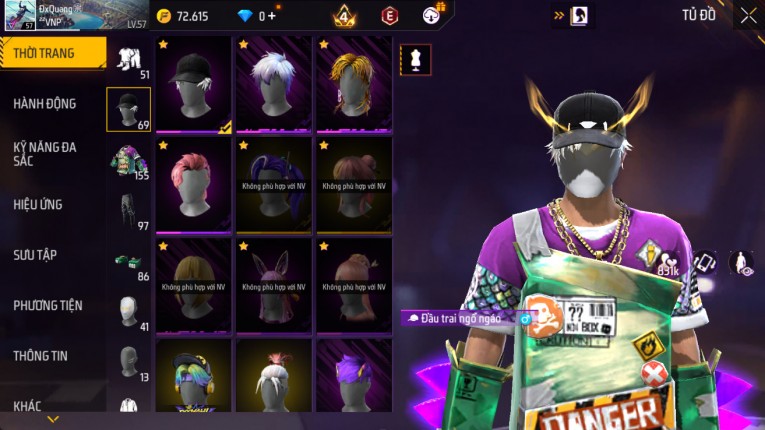Viewport: 765px width, 430px height.
Task: Open the clothing set subcategory showing 51
Action: click(128, 59)
